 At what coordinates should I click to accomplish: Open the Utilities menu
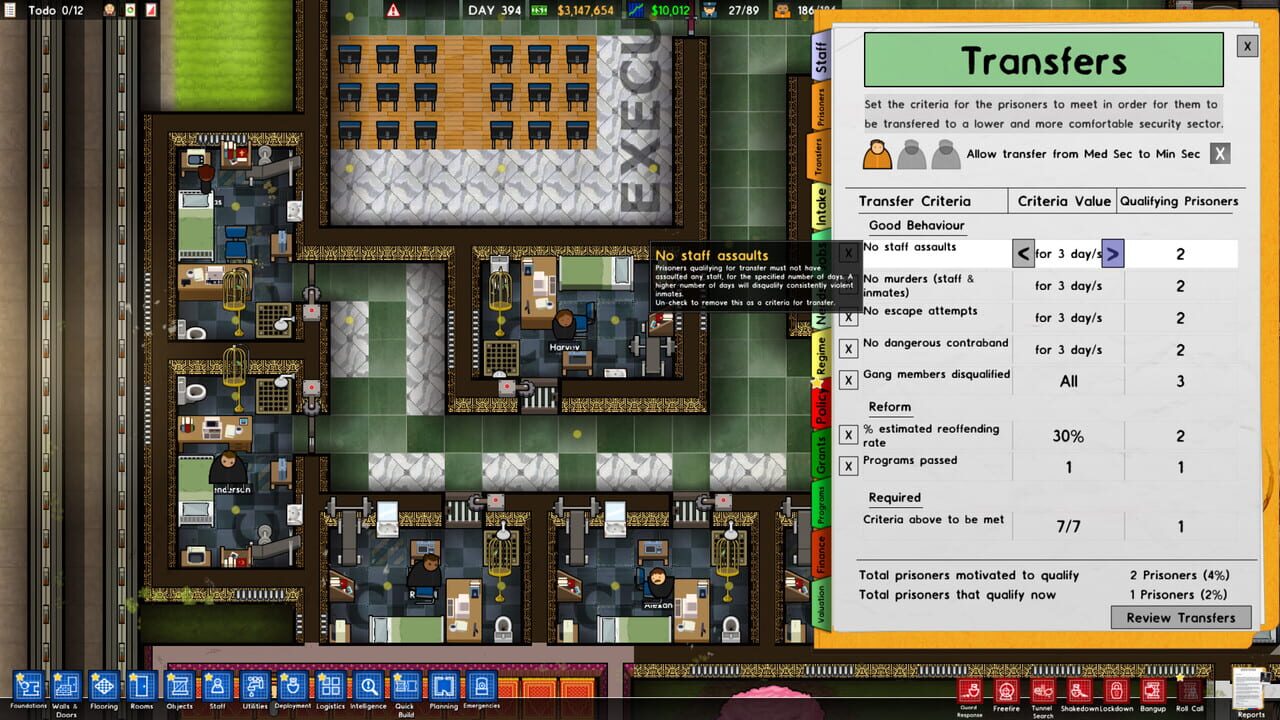(x=254, y=687)
